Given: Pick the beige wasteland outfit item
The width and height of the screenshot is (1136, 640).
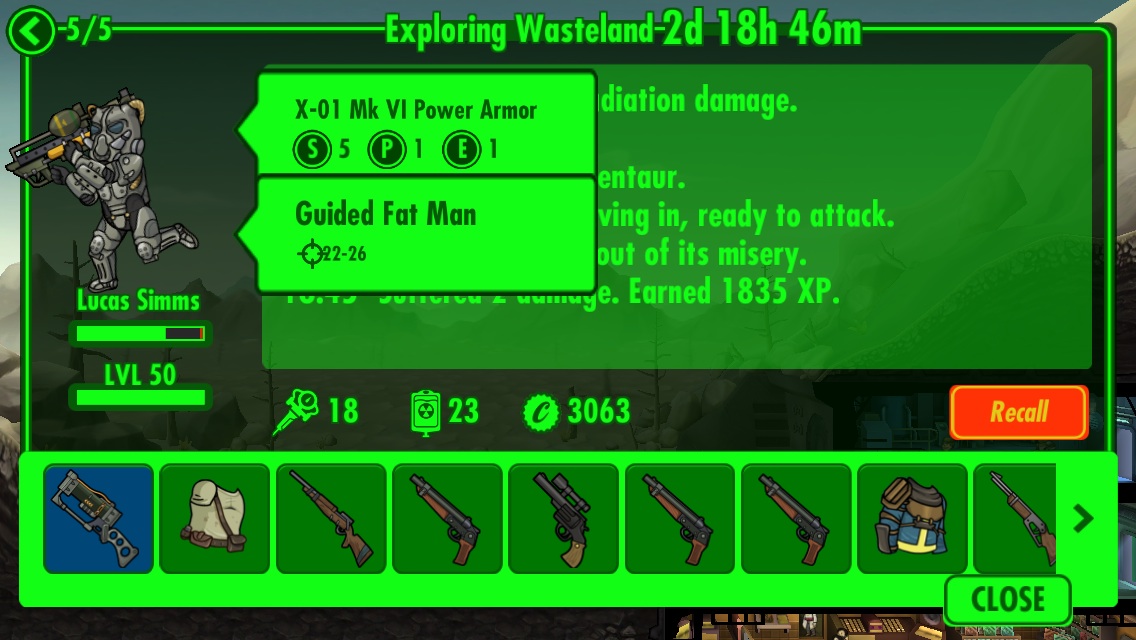Looking at the screenshot, I should pyautogui.click(x=214, y=518).
